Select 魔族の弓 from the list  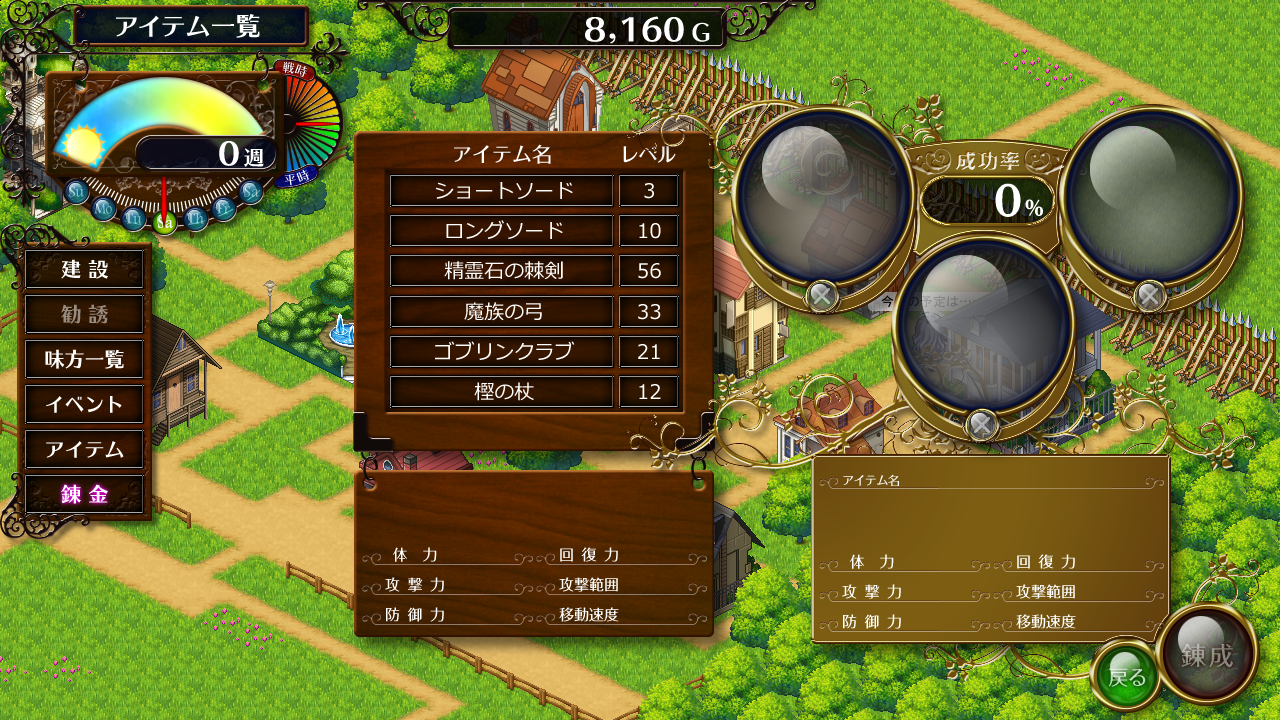coord(501,311)
